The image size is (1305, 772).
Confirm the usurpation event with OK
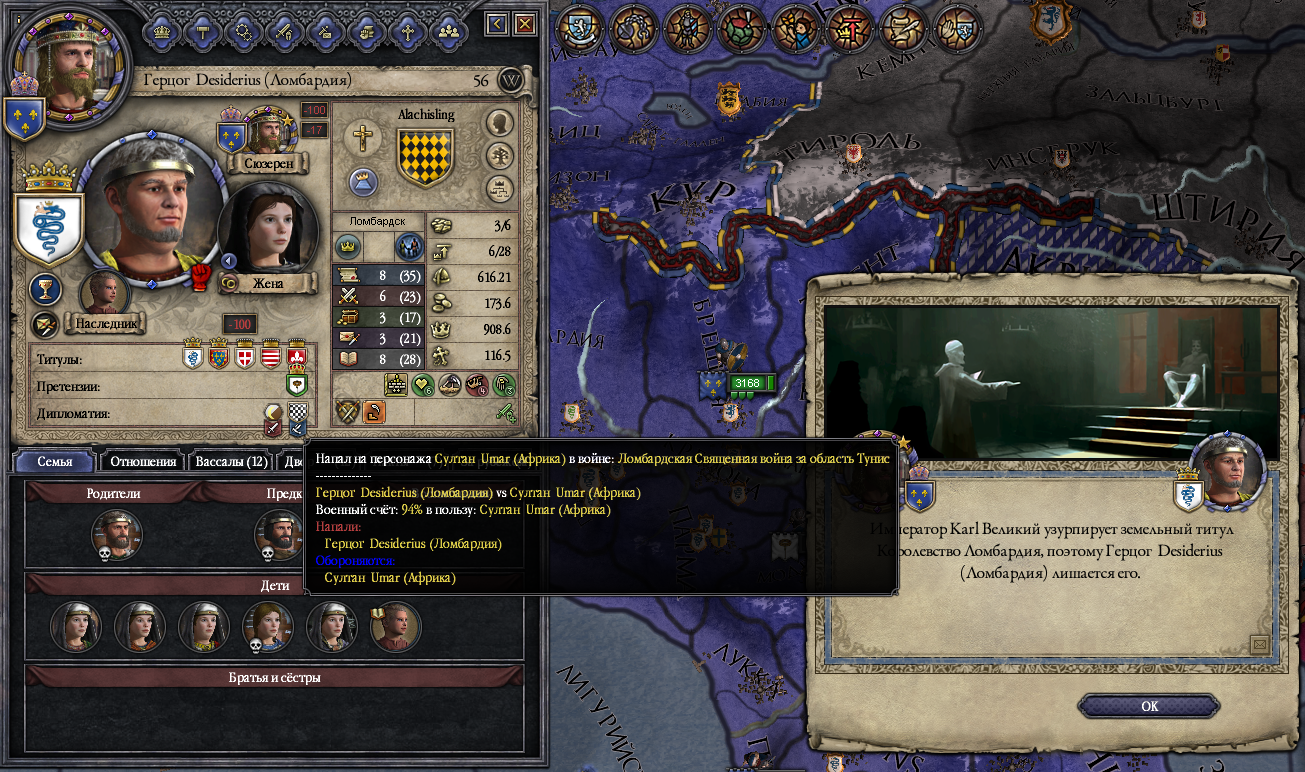coord(1149,706)
